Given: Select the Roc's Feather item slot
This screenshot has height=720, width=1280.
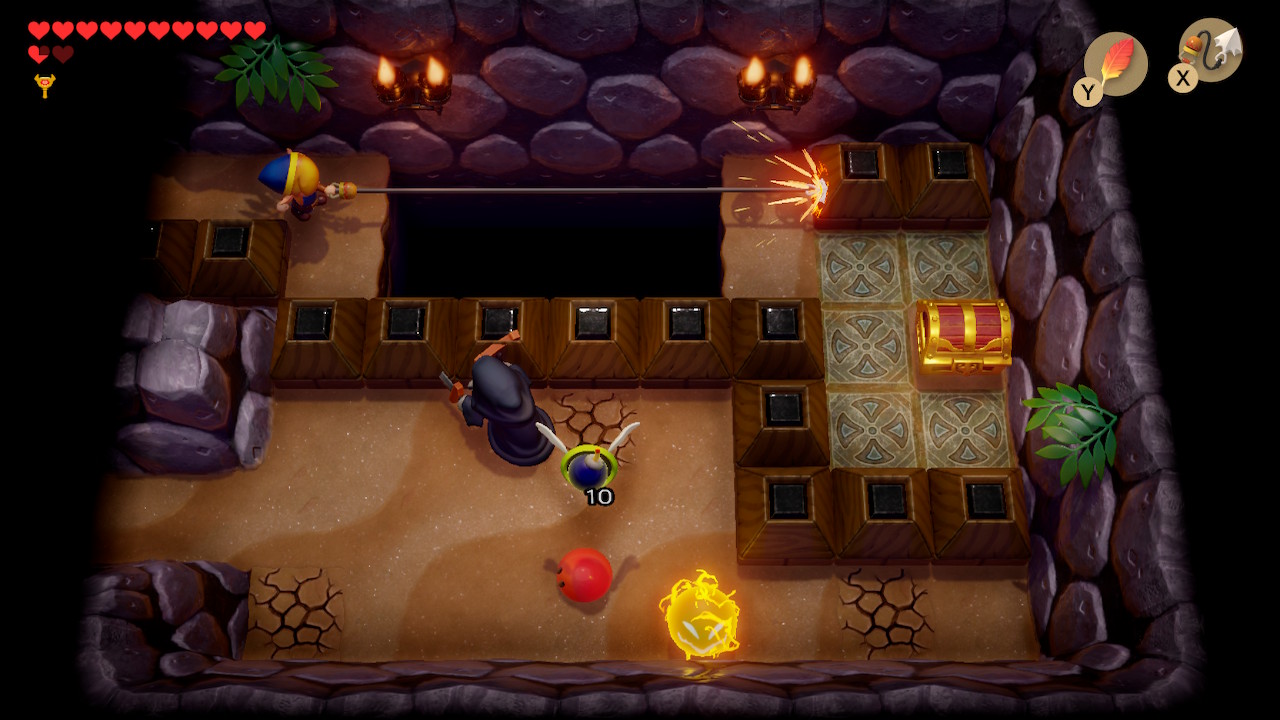Looking at the screenshot, I should pyautogui.click(x=1115, y=63).
